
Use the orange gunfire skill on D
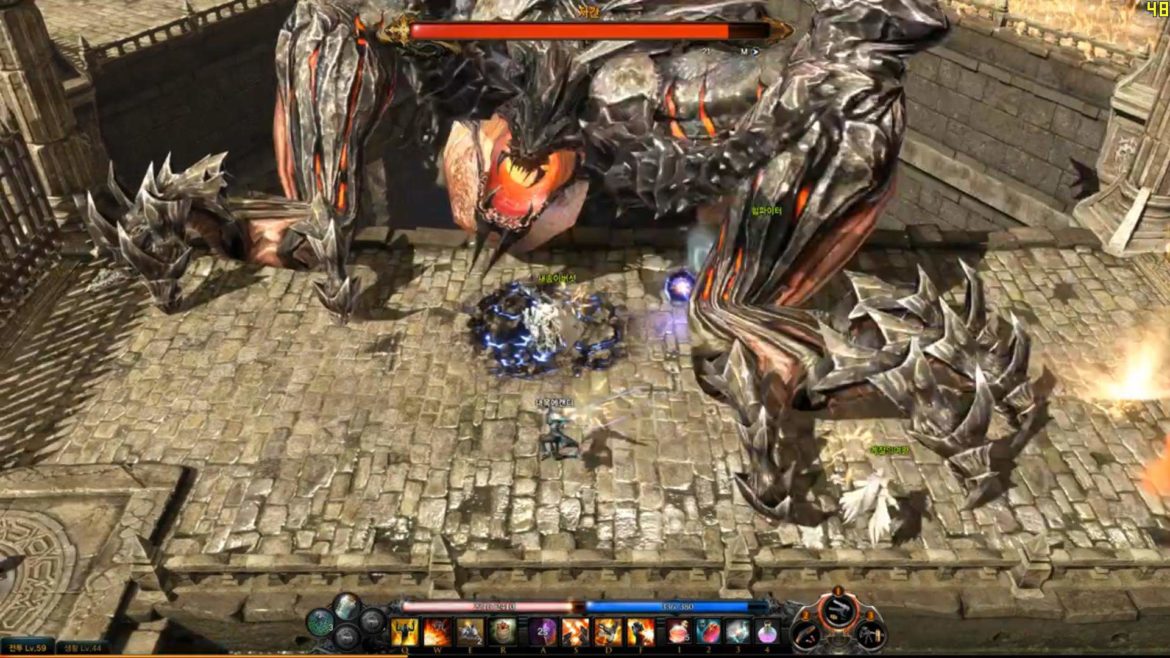(x=608, y=632)
